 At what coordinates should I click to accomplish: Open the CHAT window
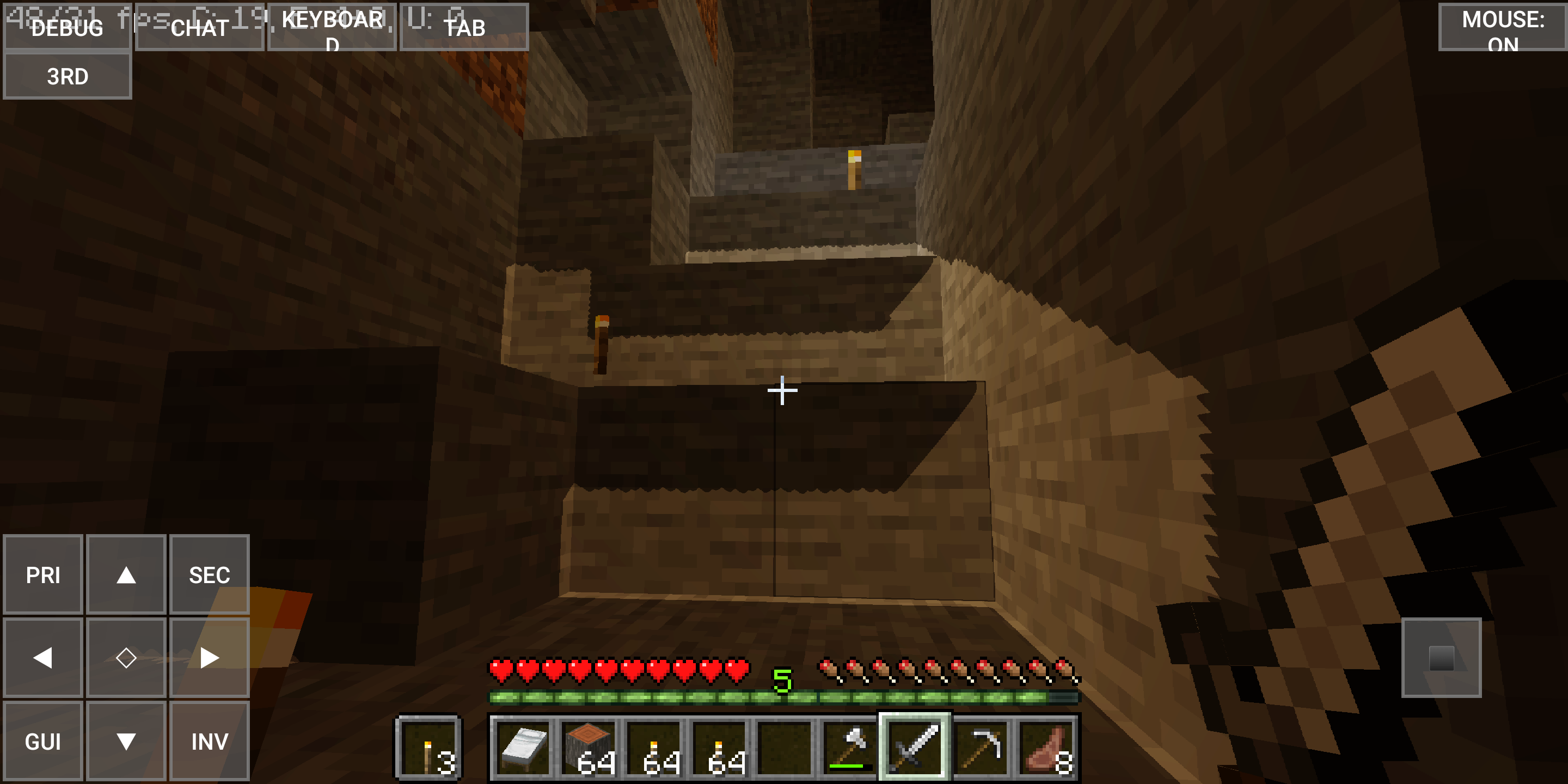pos(199,27)
